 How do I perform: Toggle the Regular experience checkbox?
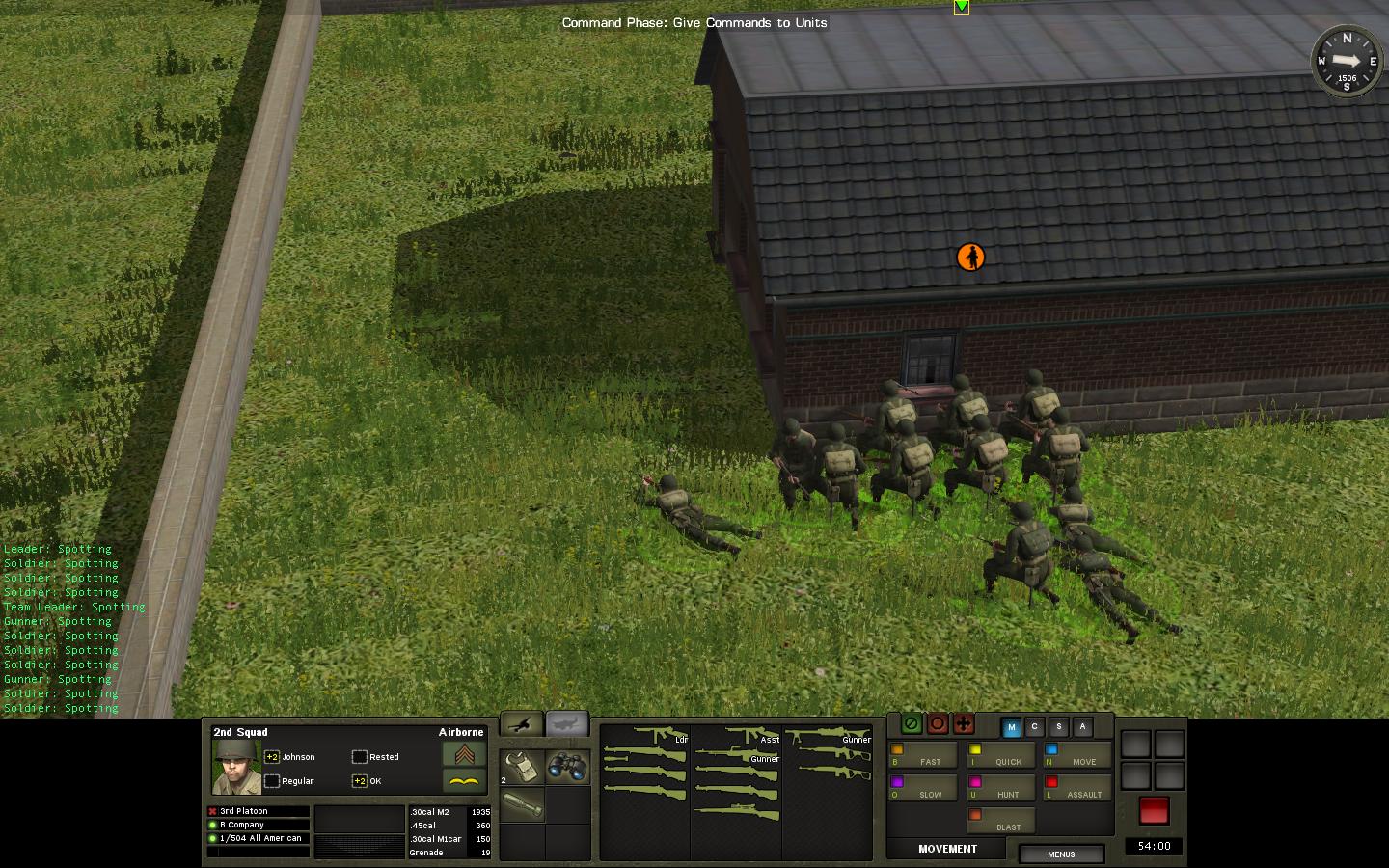273,781
